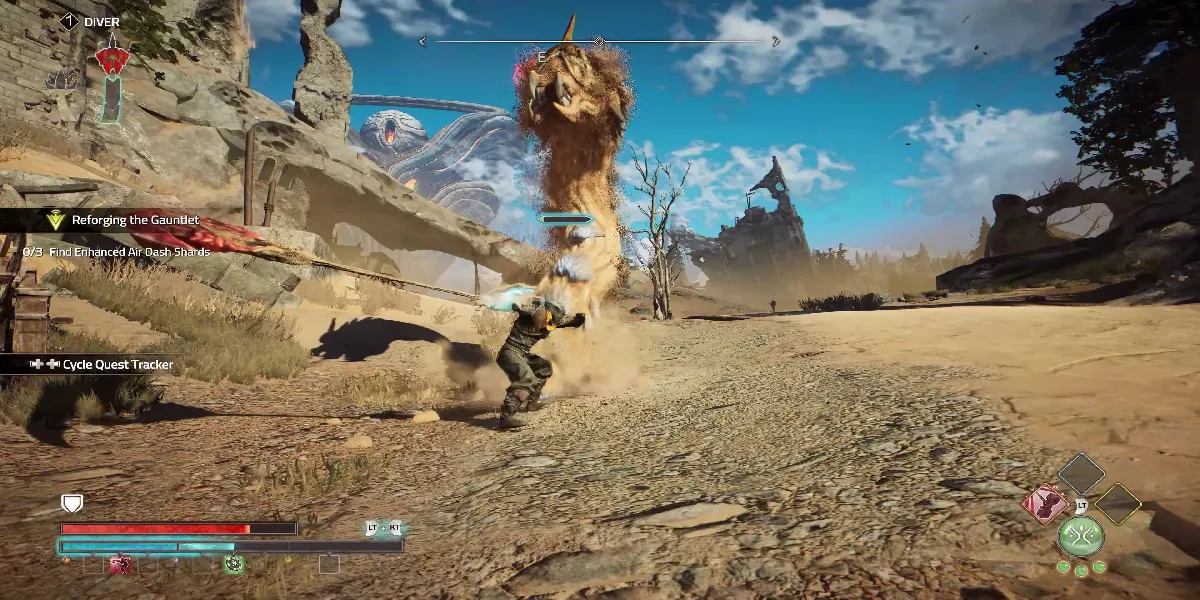Screen dimensions: 1200x600
Task: Open the Reforging the Gauntlet quest tracker
Action: point(134,220)
